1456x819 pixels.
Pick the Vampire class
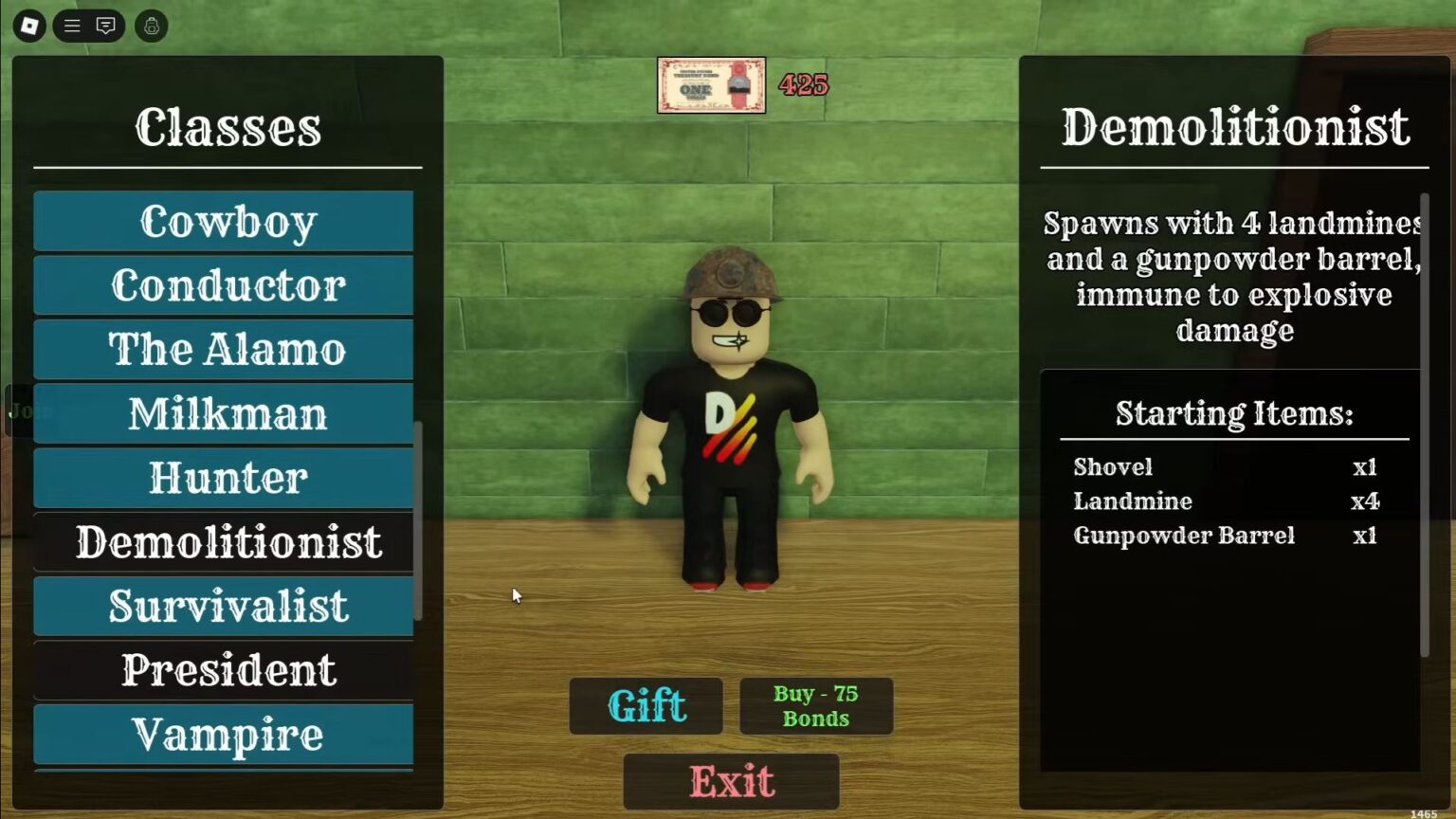click(224, 733)
